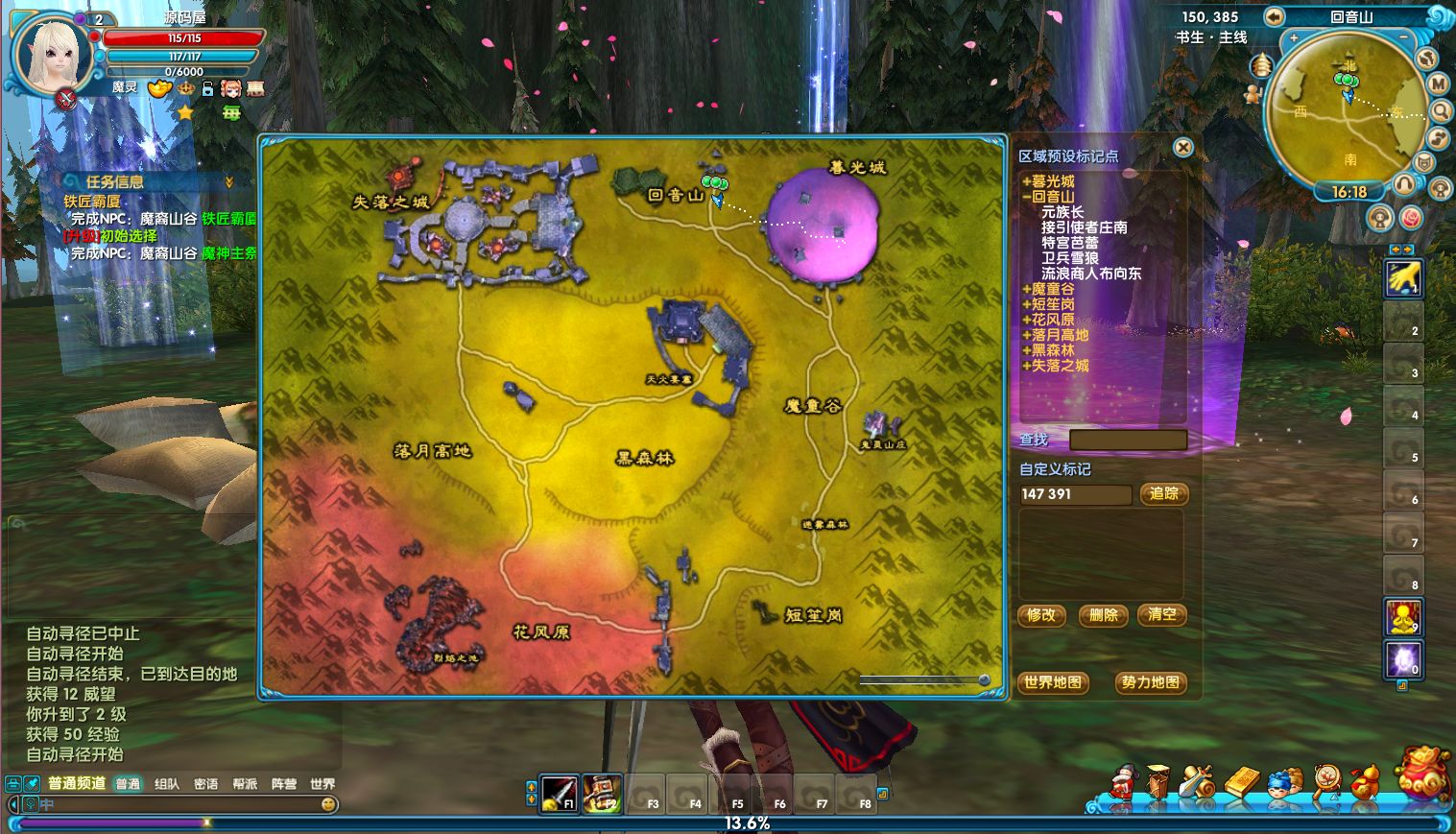Switch to the 组队 chat channel
1456x834 pixels.
(167, 784)
